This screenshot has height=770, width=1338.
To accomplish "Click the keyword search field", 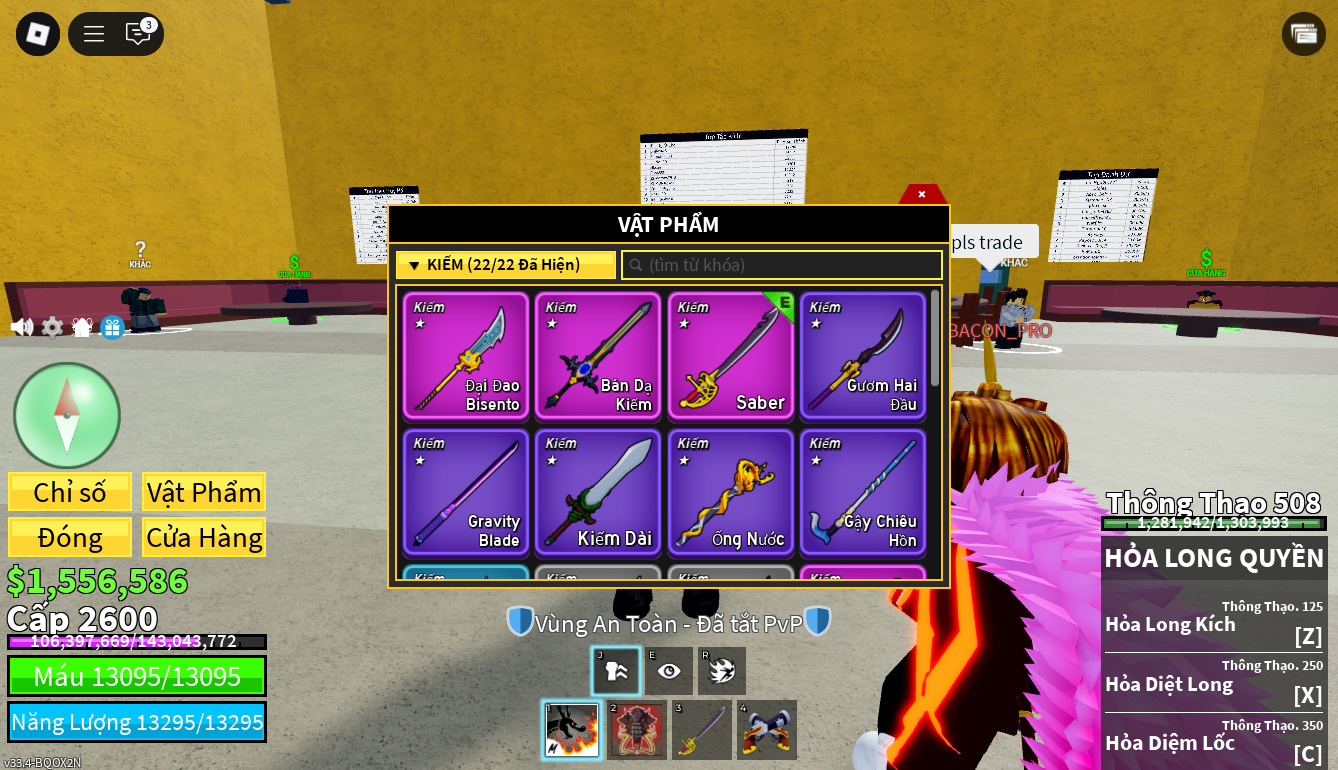I will pyautogui.click(x=782, y=265).
